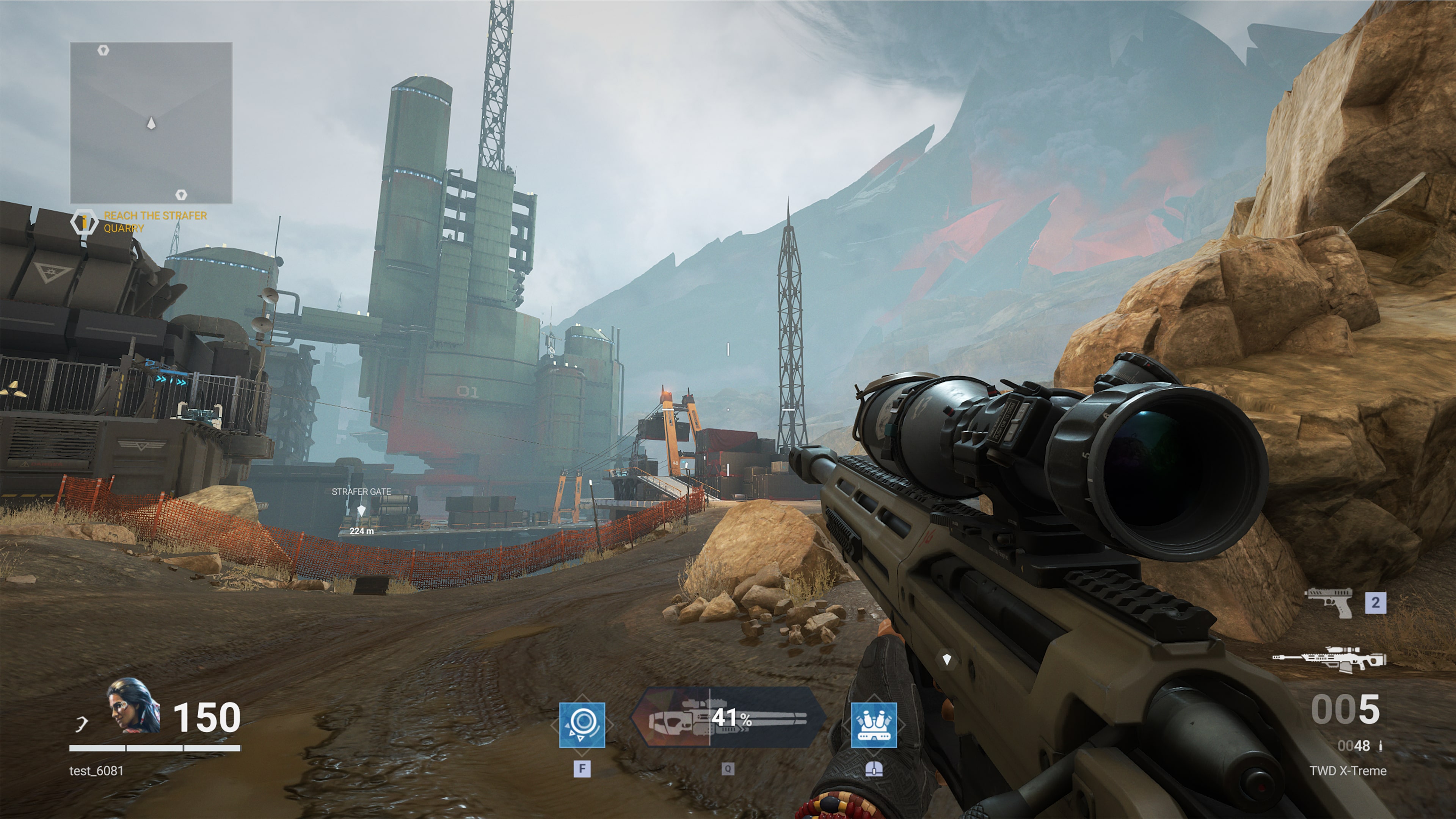
Task: Expand the chevron at the bottom of the minimap
Action: click(x=182, y=195)
